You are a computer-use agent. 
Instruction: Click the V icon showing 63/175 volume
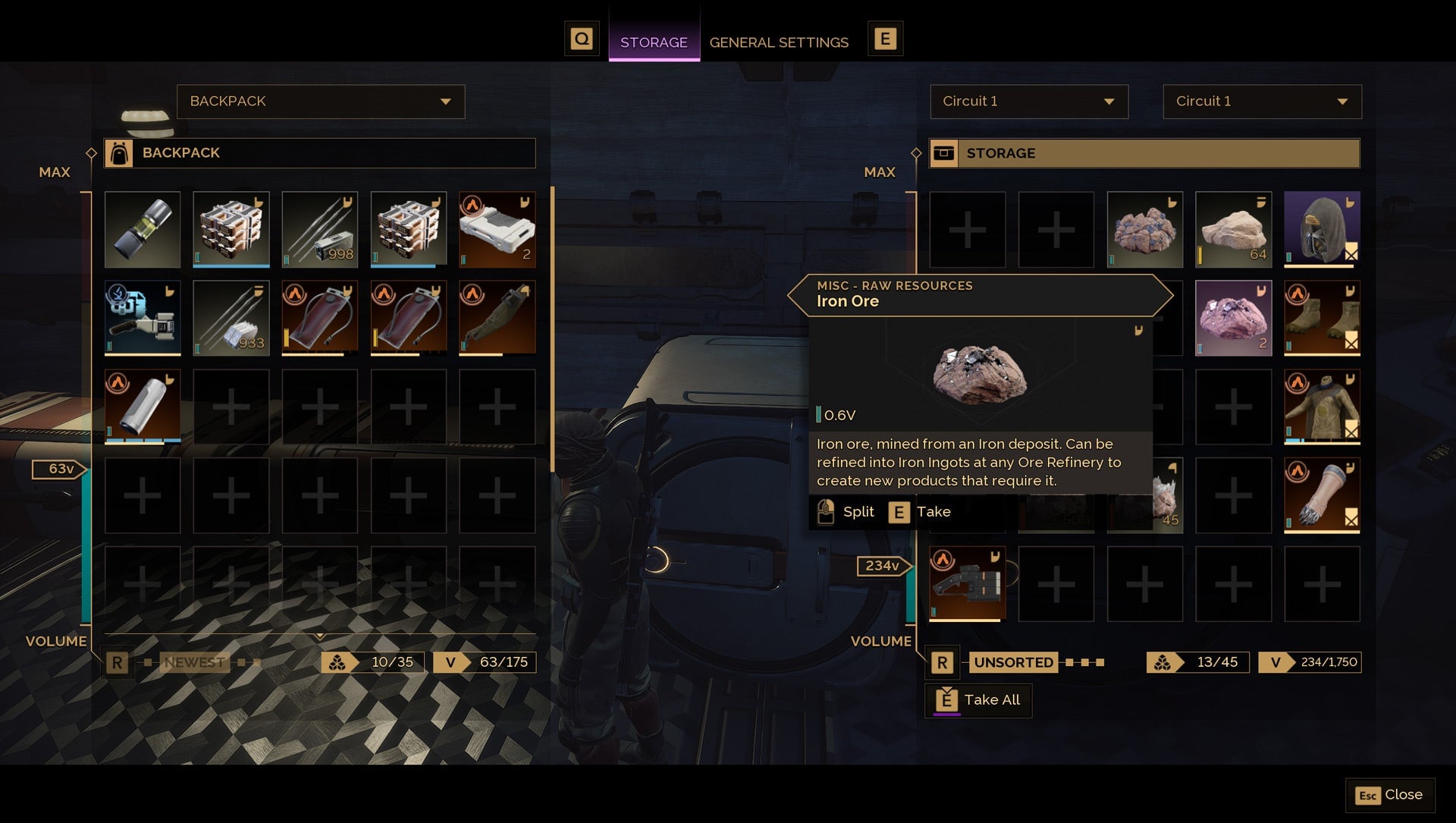tap(453, 661)
